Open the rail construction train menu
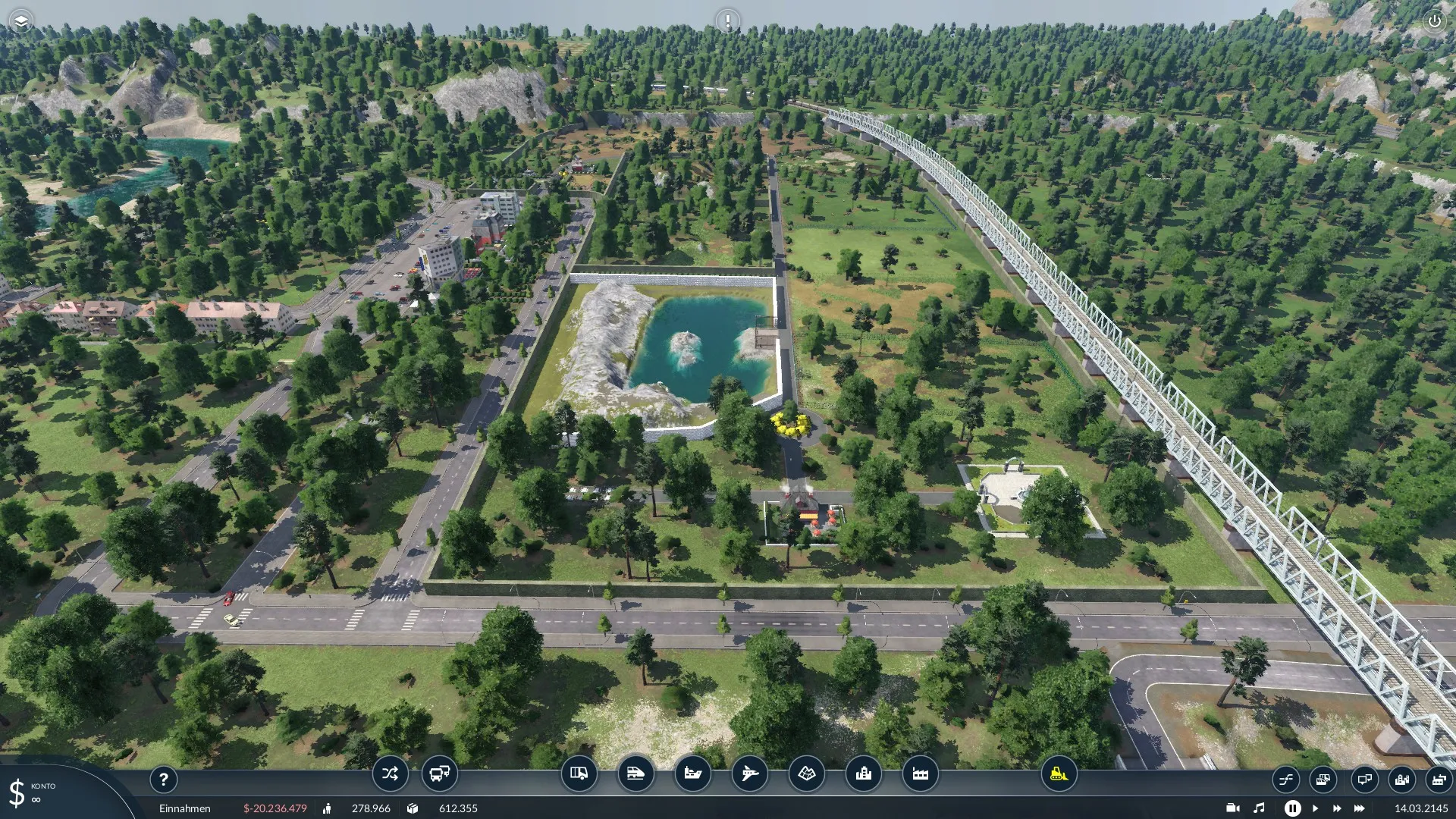The image size is (1456, 819). coord(635,774)
